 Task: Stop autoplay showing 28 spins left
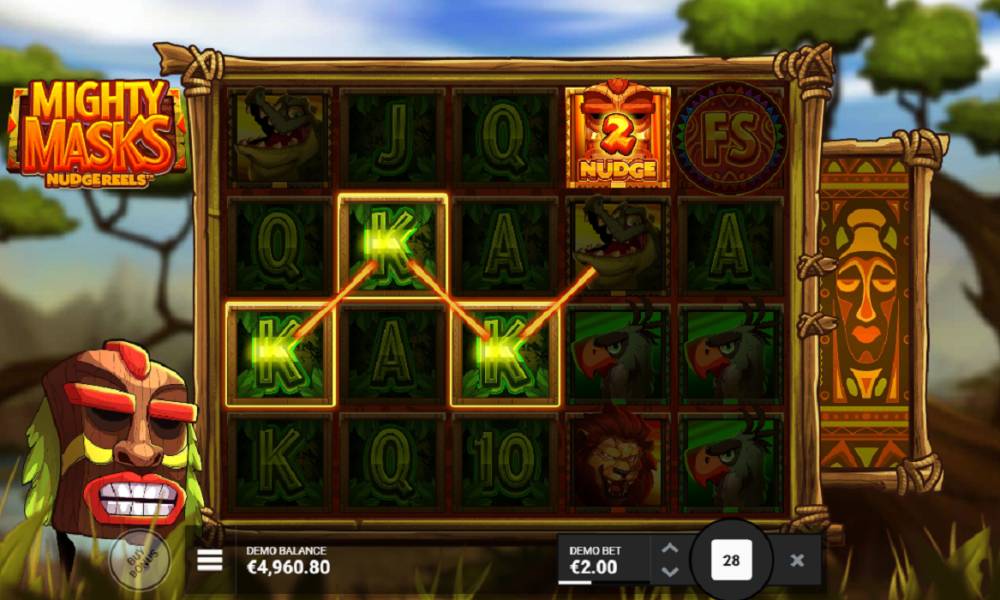point(731,560)
